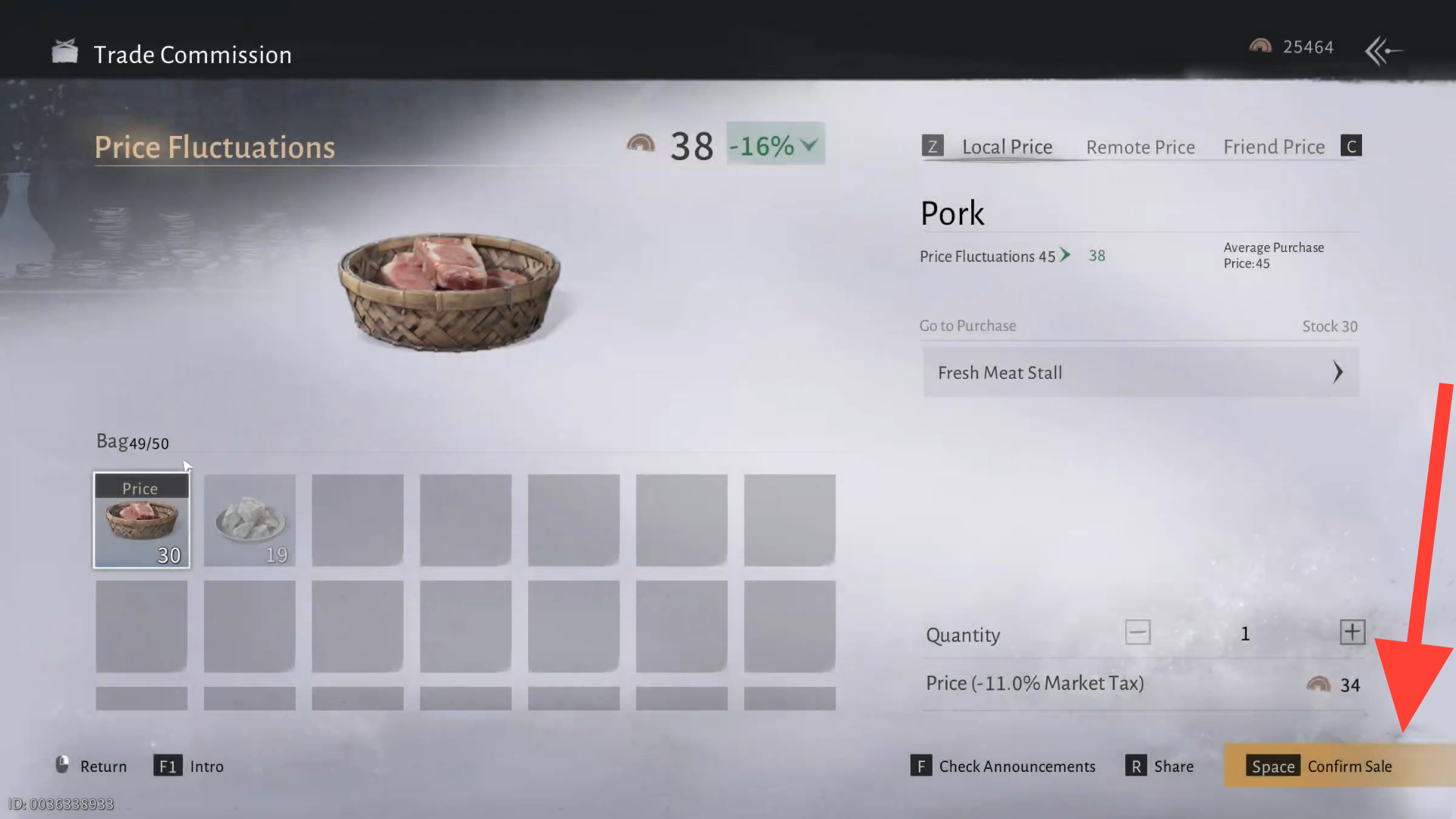1456x819 pixels.
Task: Check Announcements at the bottom
Action: [x=1004, y=767]
